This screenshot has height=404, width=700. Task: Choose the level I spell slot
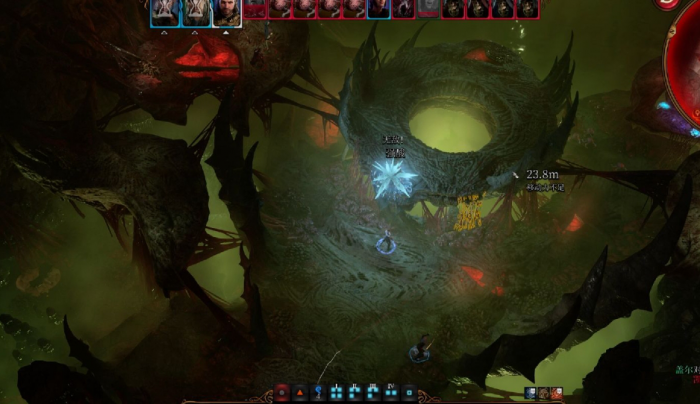click(337, 393)
